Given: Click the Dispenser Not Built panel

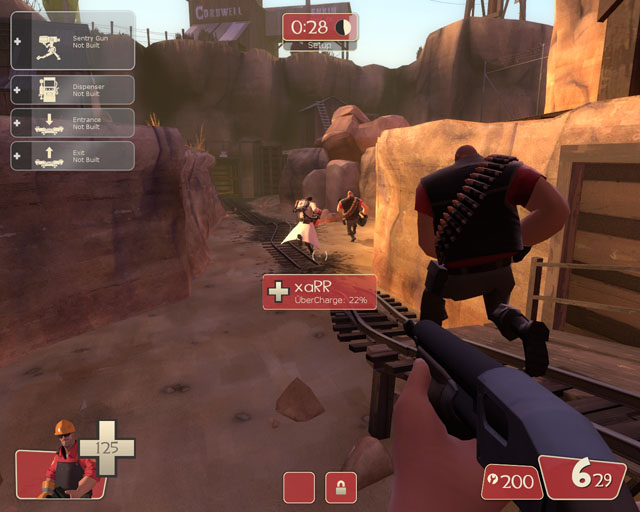Looking at the screenshot, I should pos(72,90).
